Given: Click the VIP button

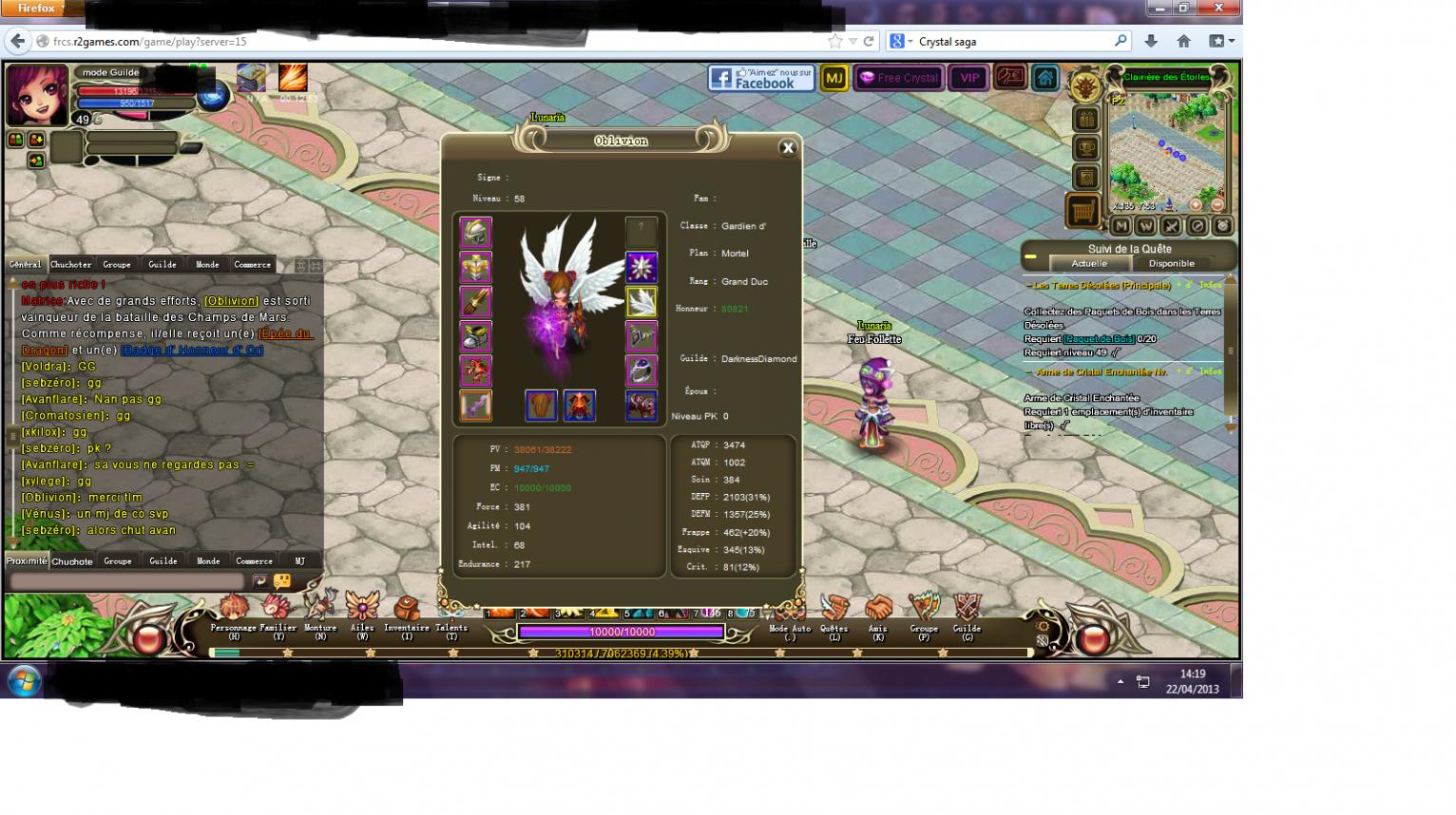Looking at the screenshot, I should click(x=969, y=78).
